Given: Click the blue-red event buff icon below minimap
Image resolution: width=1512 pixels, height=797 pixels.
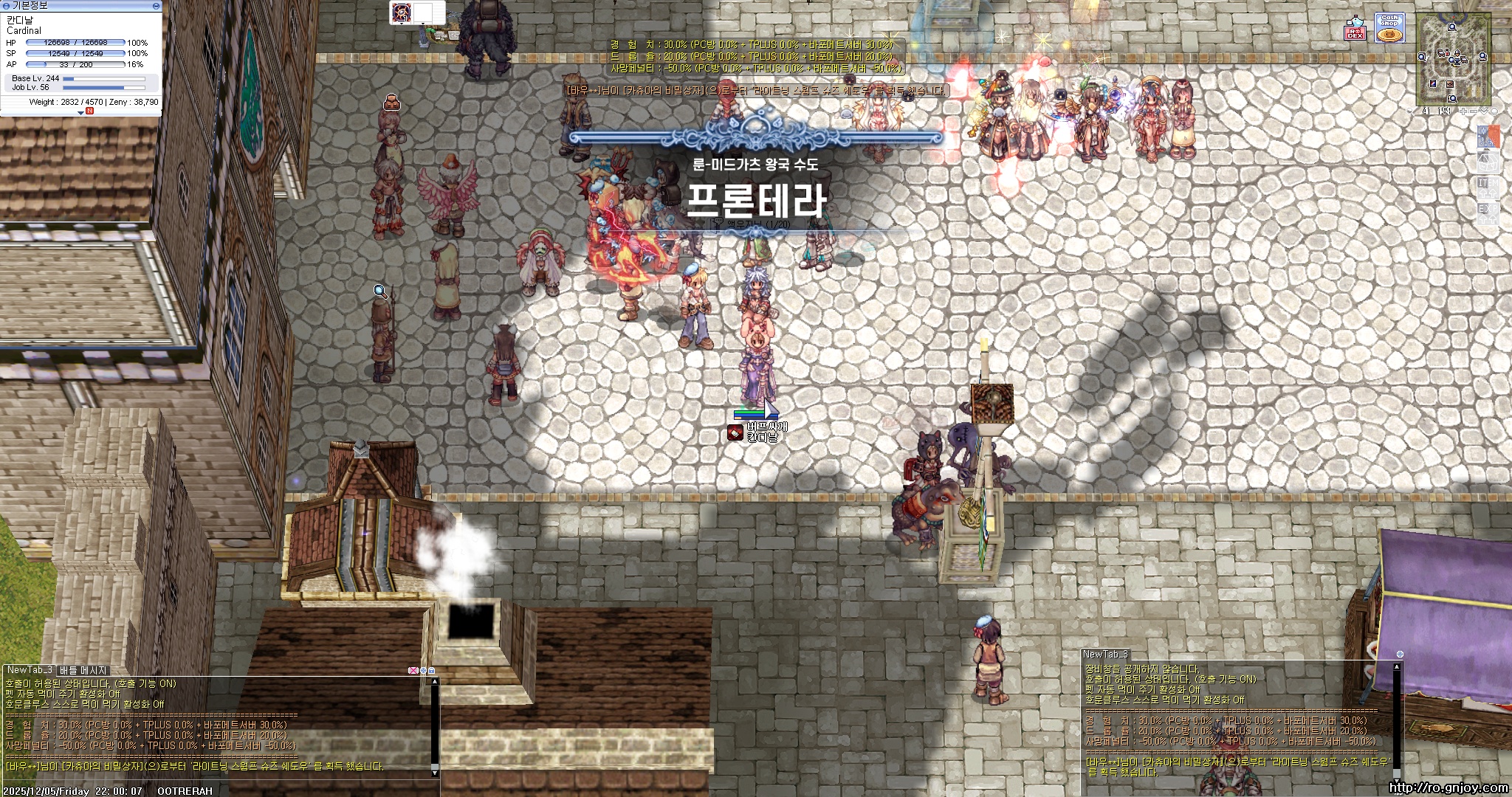Looking at the screenshot, I should tap(1489, 135).
